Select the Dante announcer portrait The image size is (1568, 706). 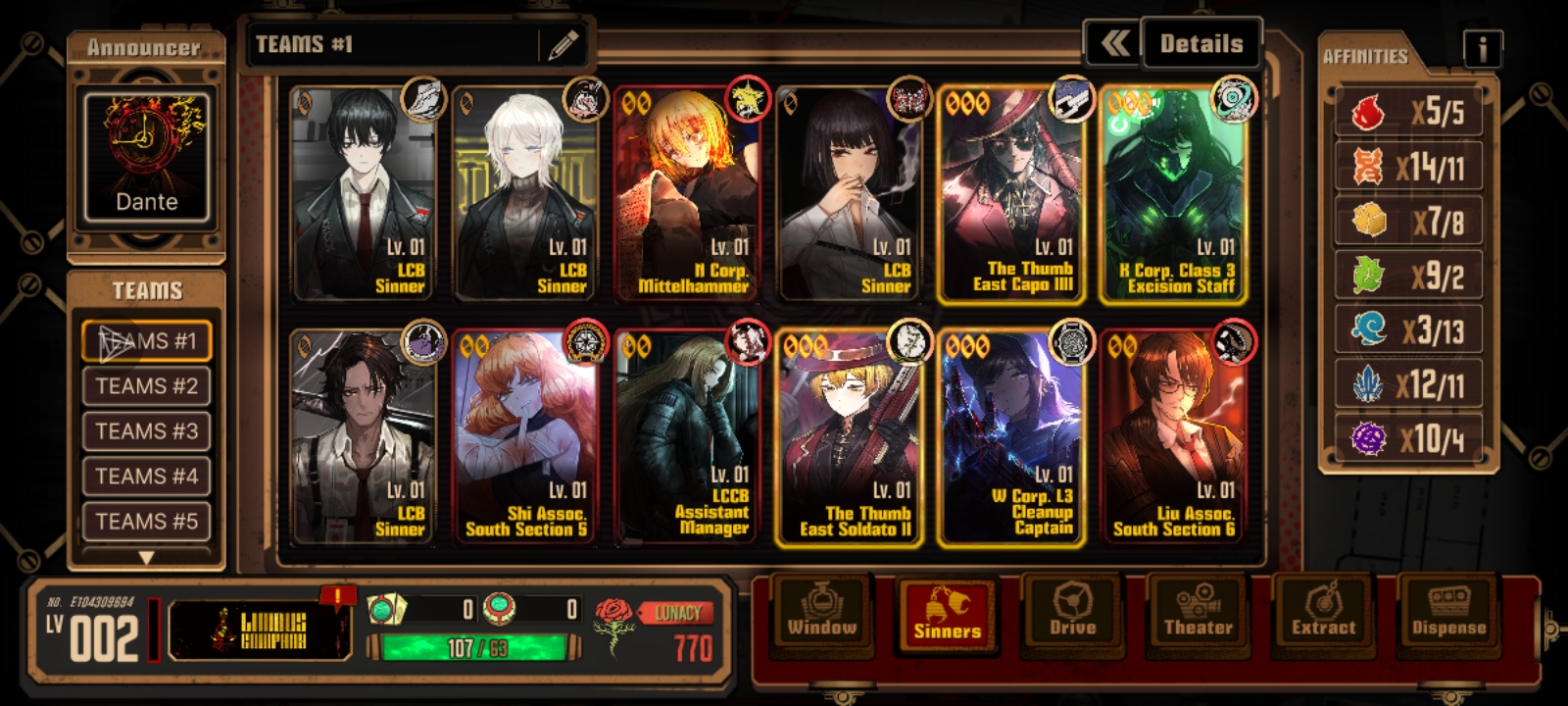pos(147,157)
